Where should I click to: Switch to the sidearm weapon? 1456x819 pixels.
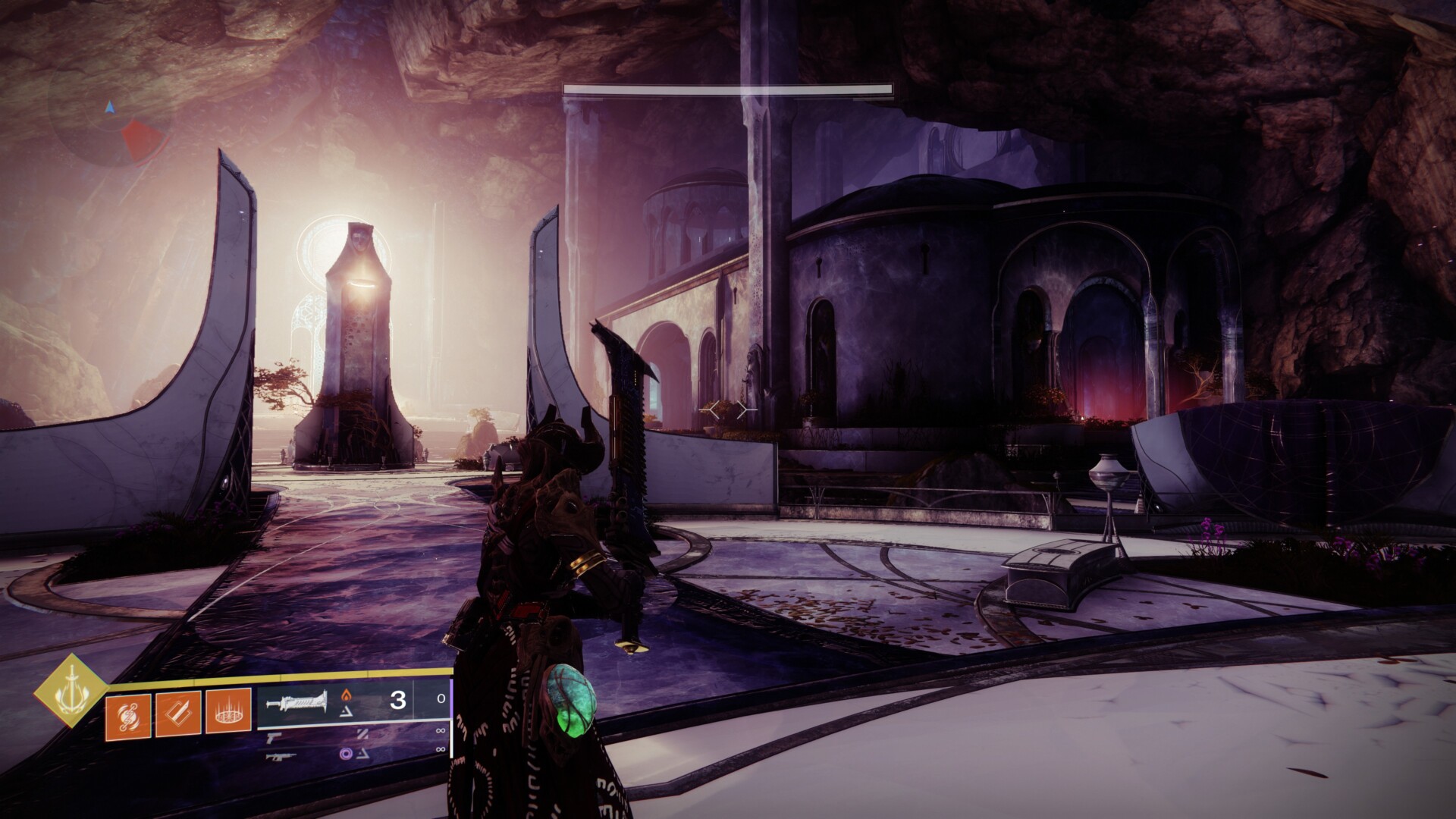click(x=276, y=737)
